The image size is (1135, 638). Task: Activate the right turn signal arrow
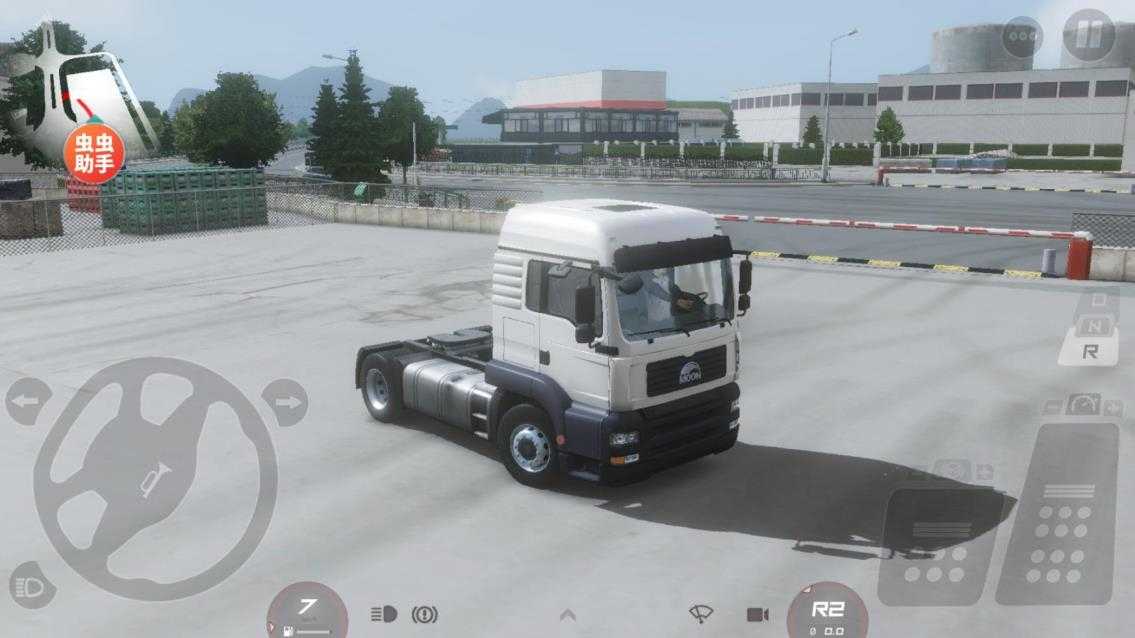point(285,402)
